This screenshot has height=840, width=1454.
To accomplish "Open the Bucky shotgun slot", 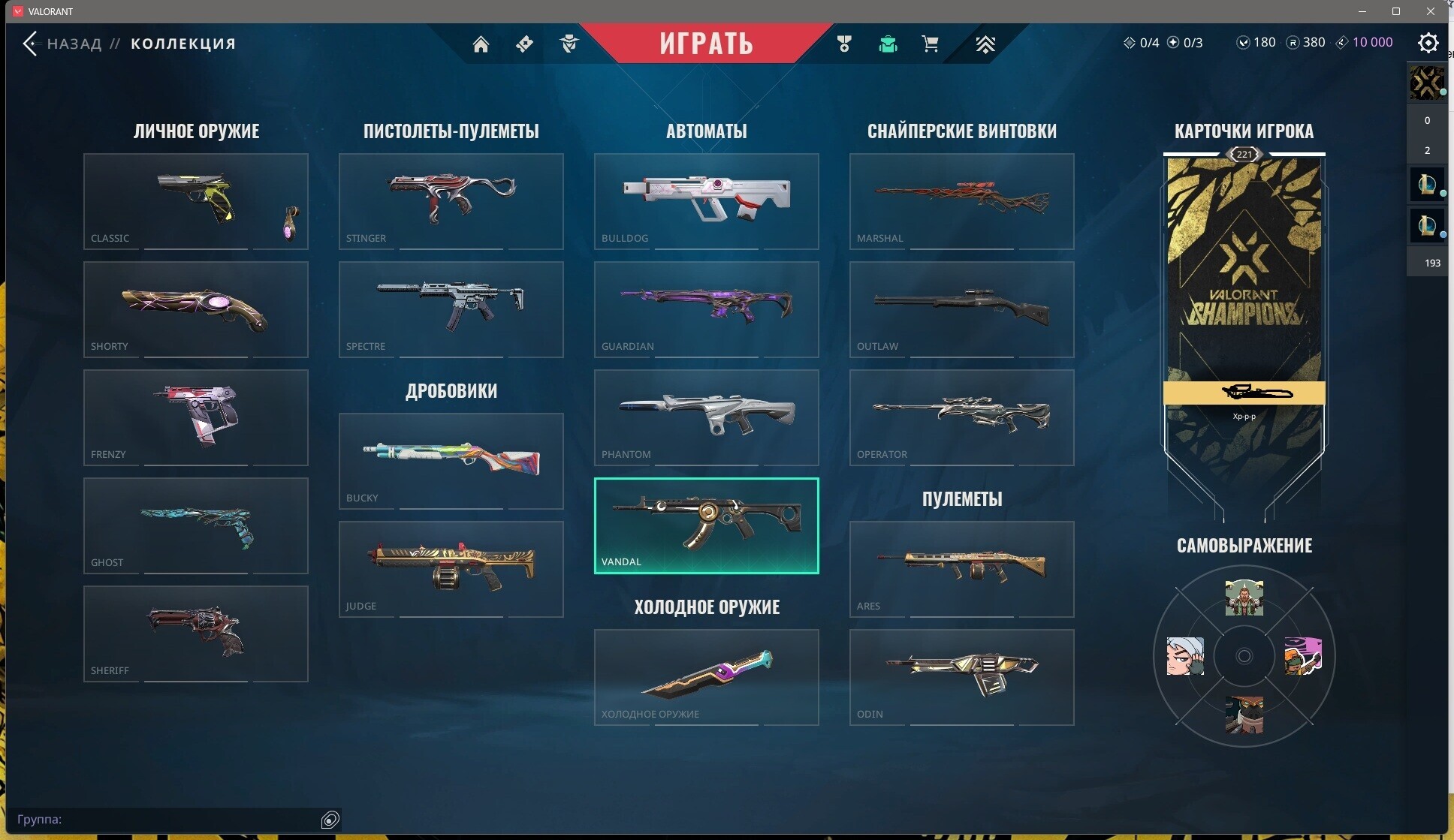I will (x=451, y=461).
